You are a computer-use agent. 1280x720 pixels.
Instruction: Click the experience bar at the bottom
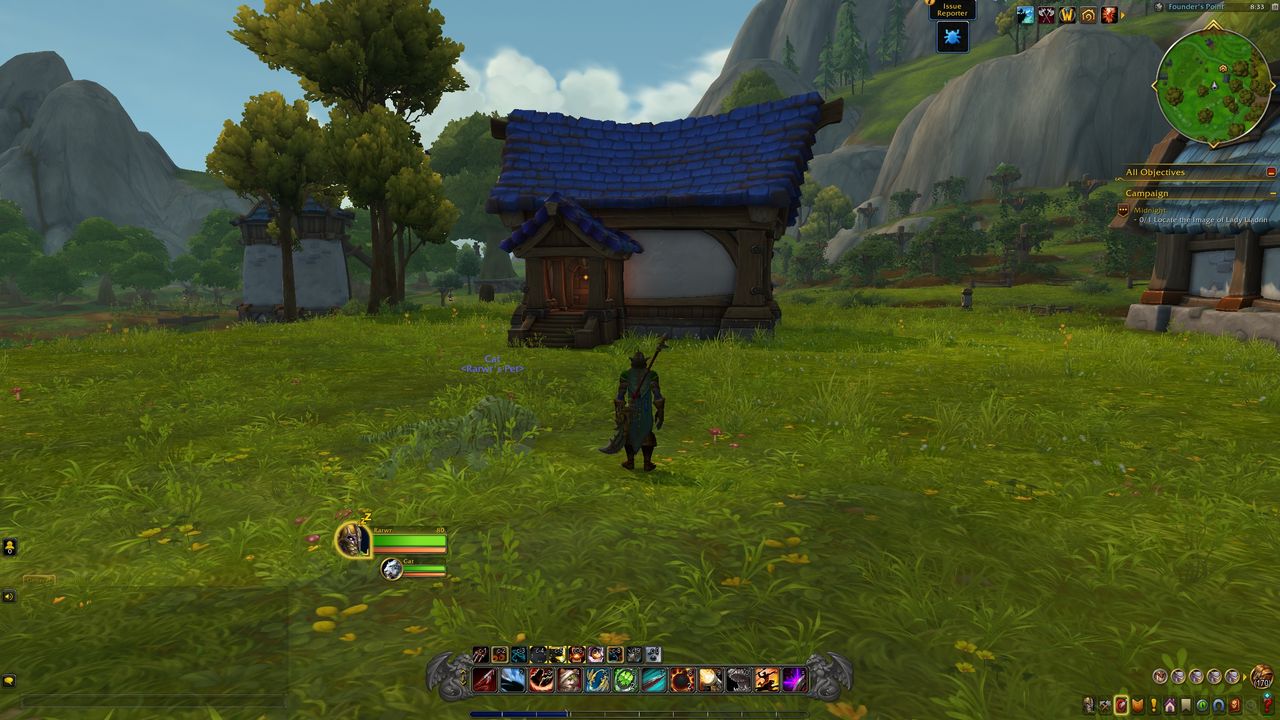640,713
